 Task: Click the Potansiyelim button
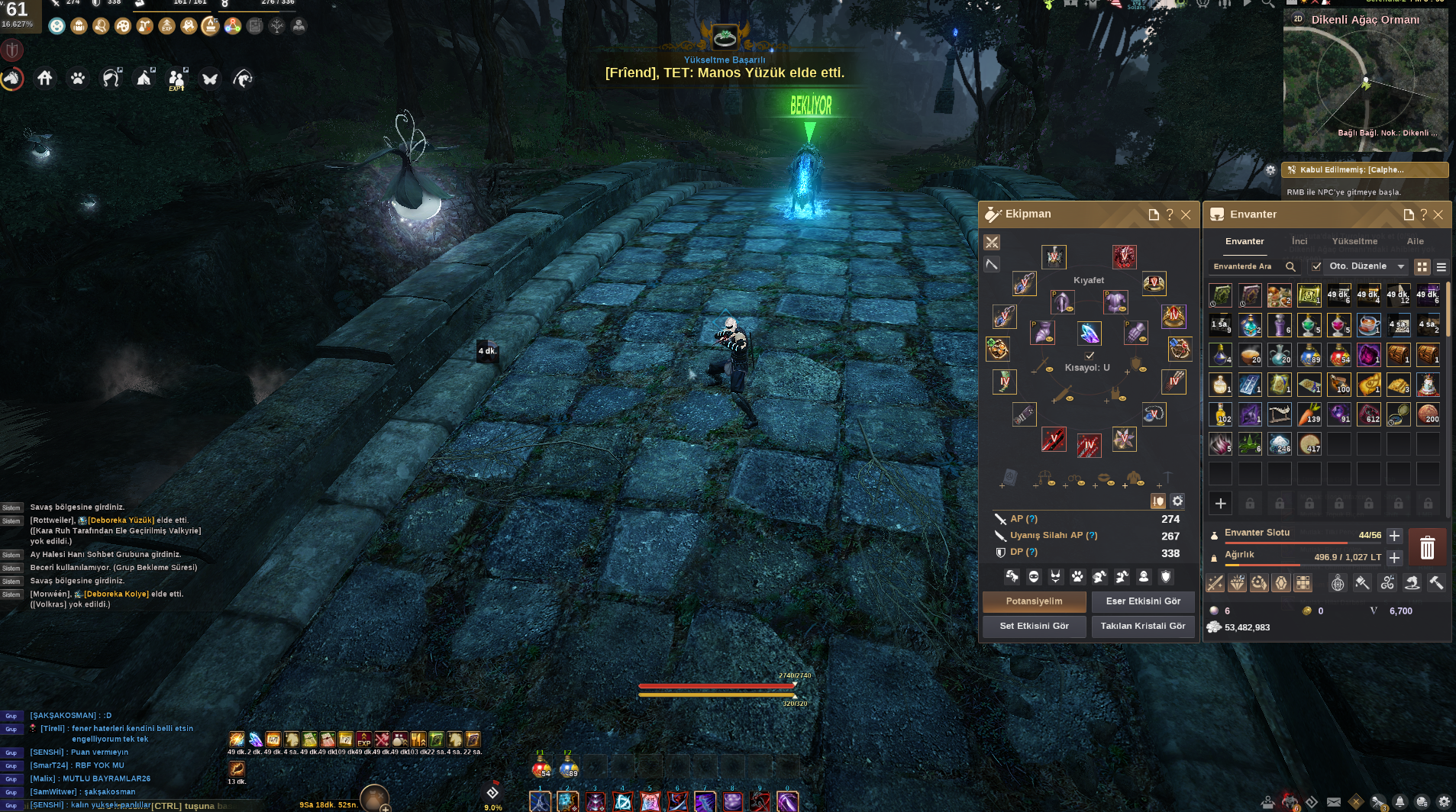1035,601
